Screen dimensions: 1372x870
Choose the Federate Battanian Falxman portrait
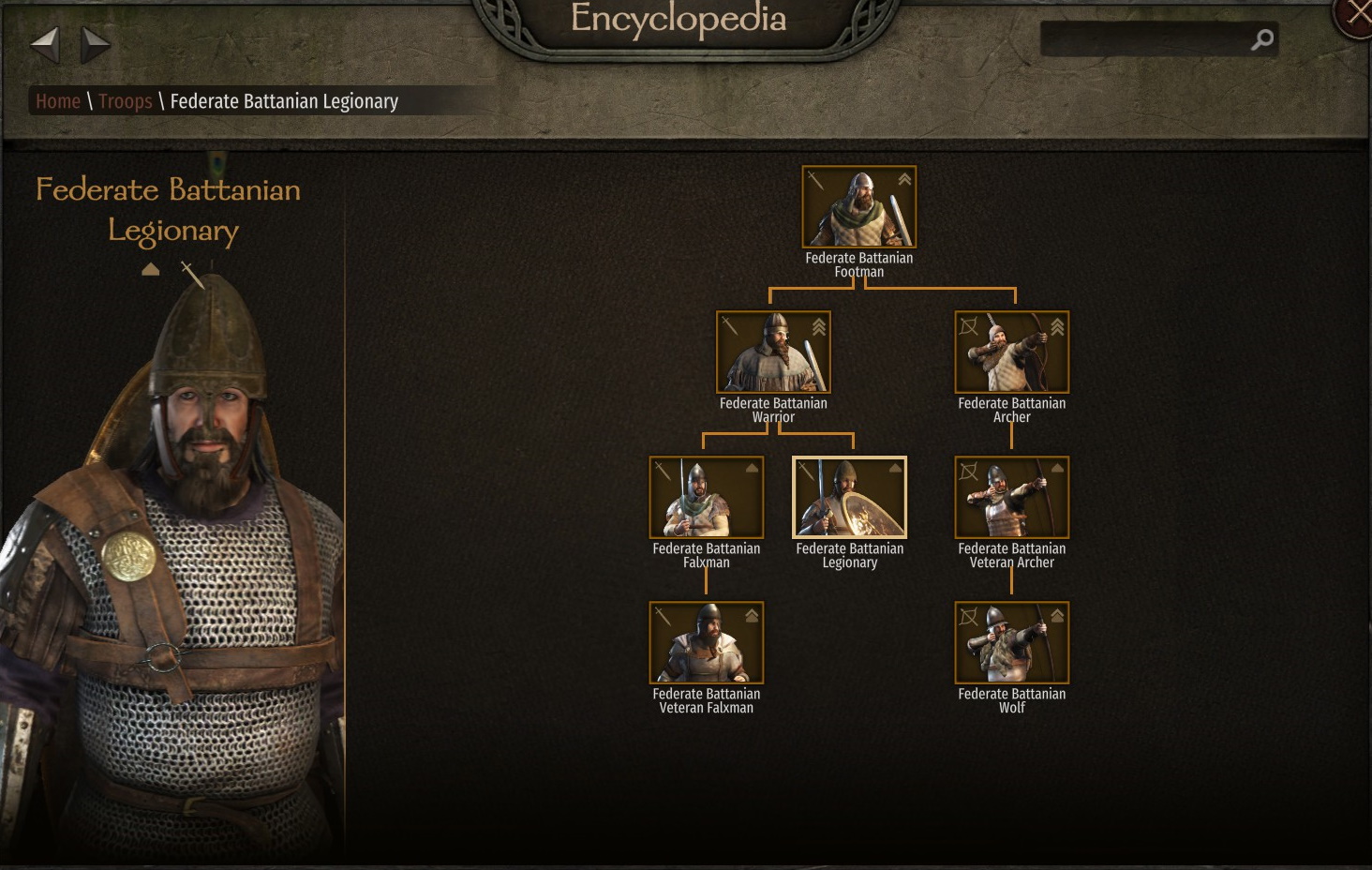coord(706,498)
